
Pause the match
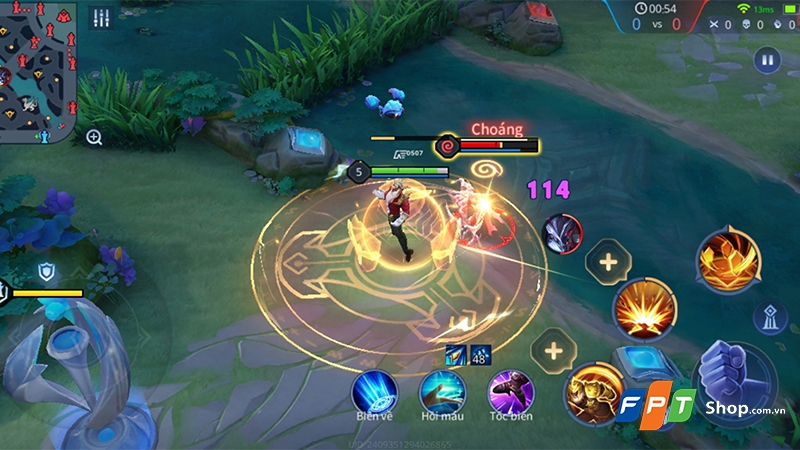pyautogui.click(x=769, y=59)
